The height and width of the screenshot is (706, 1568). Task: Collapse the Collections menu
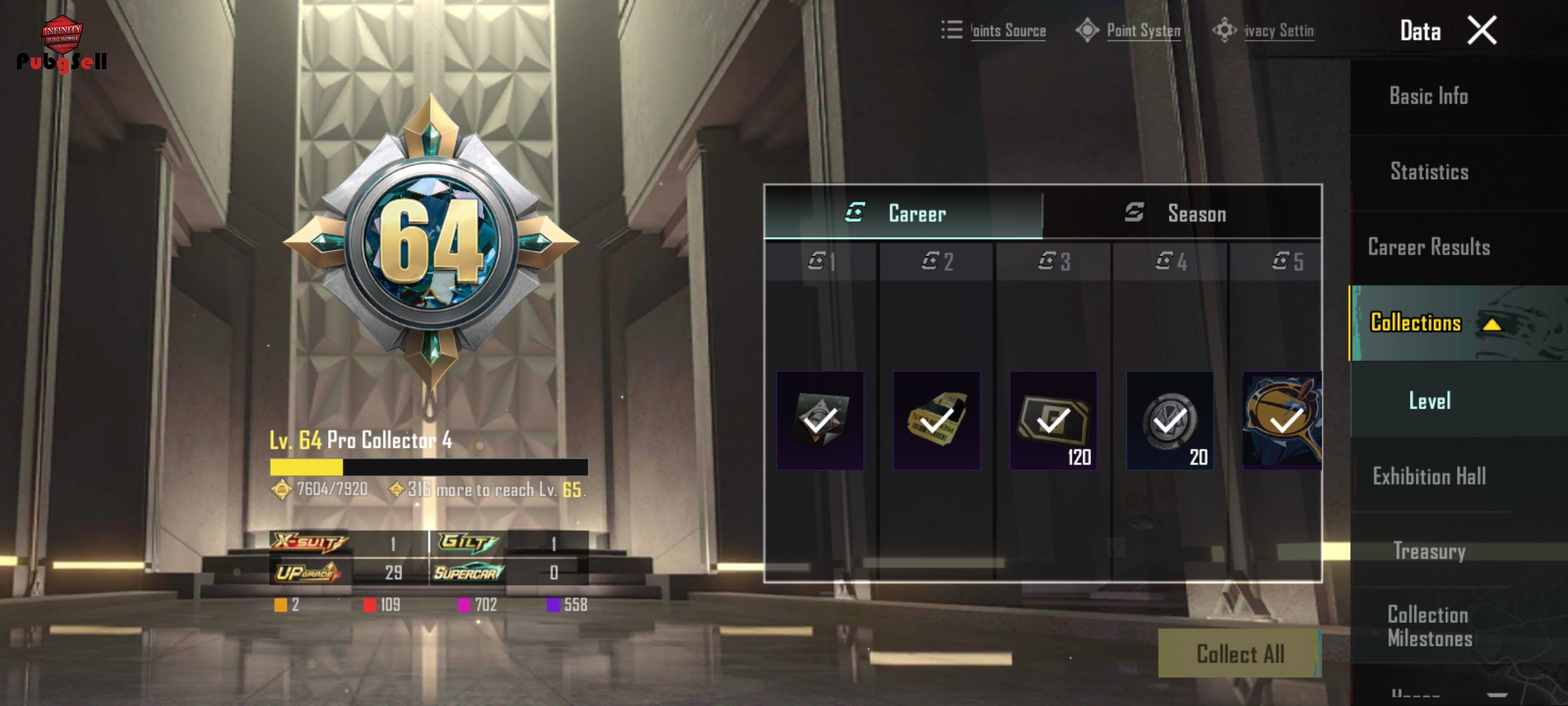coord(1492,324)
